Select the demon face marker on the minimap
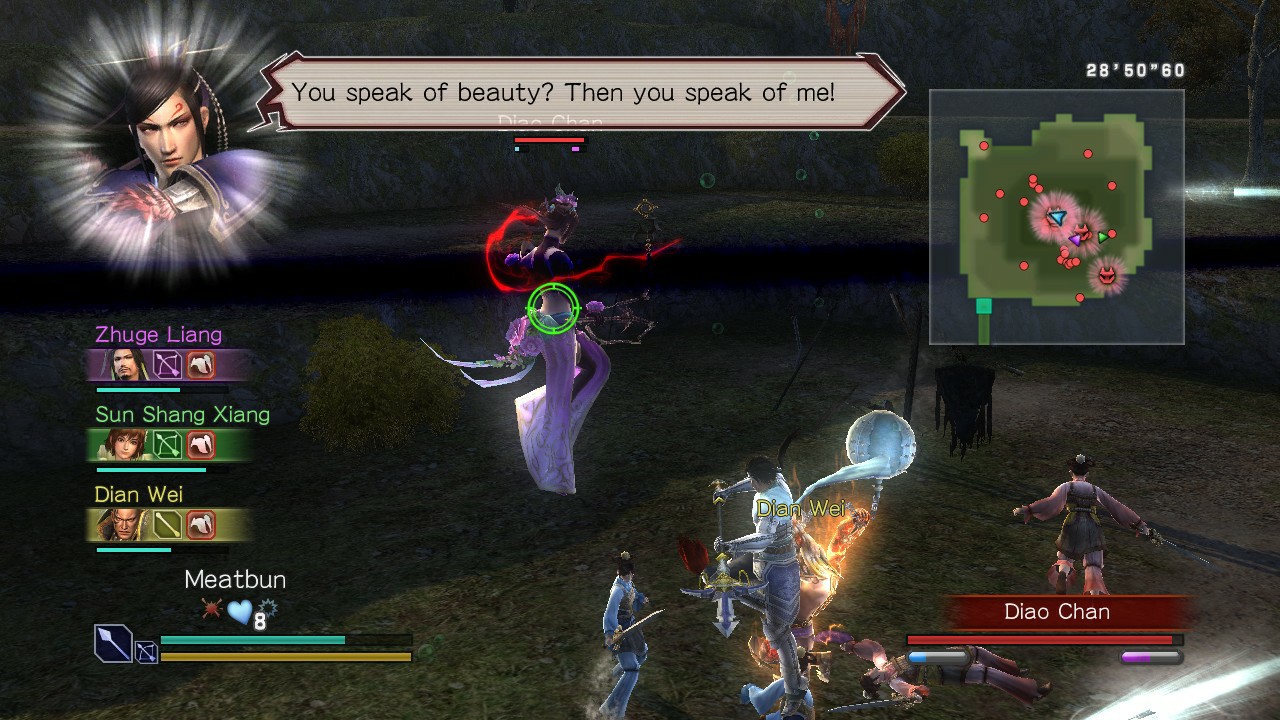This screenshot has width=1280, height=720. [1107, 274]
